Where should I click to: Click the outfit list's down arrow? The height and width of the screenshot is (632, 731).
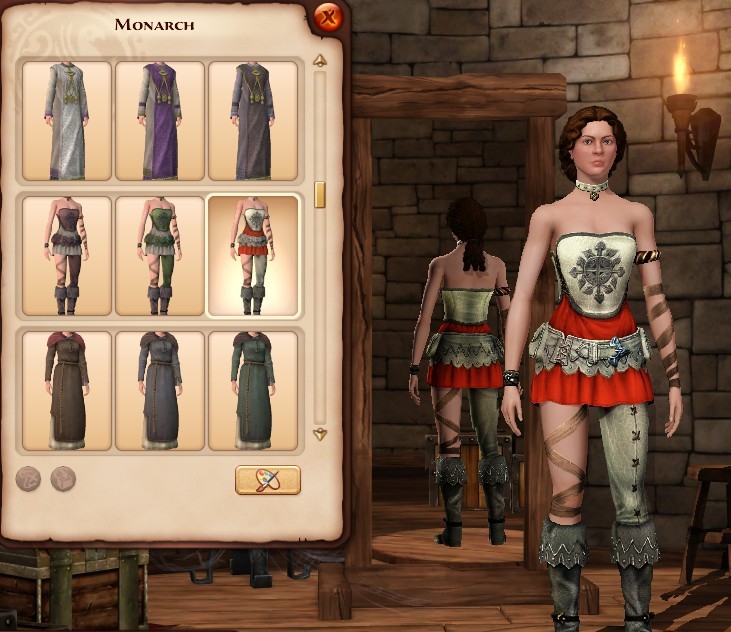320,434
